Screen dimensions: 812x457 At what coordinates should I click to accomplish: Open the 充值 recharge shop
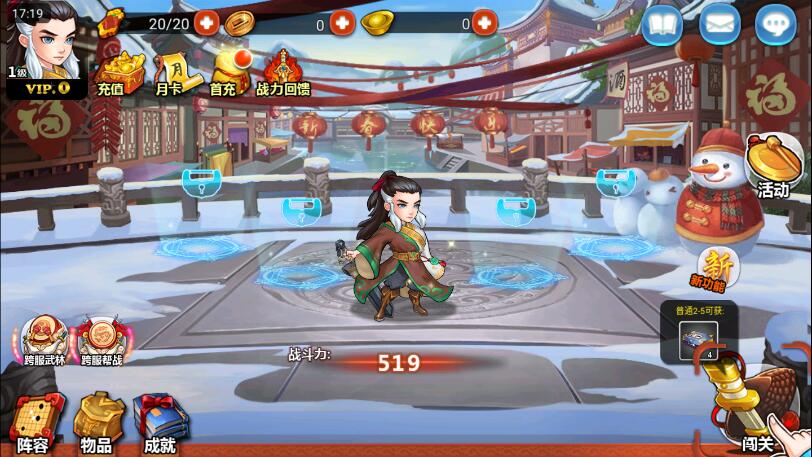coord(112,72)
